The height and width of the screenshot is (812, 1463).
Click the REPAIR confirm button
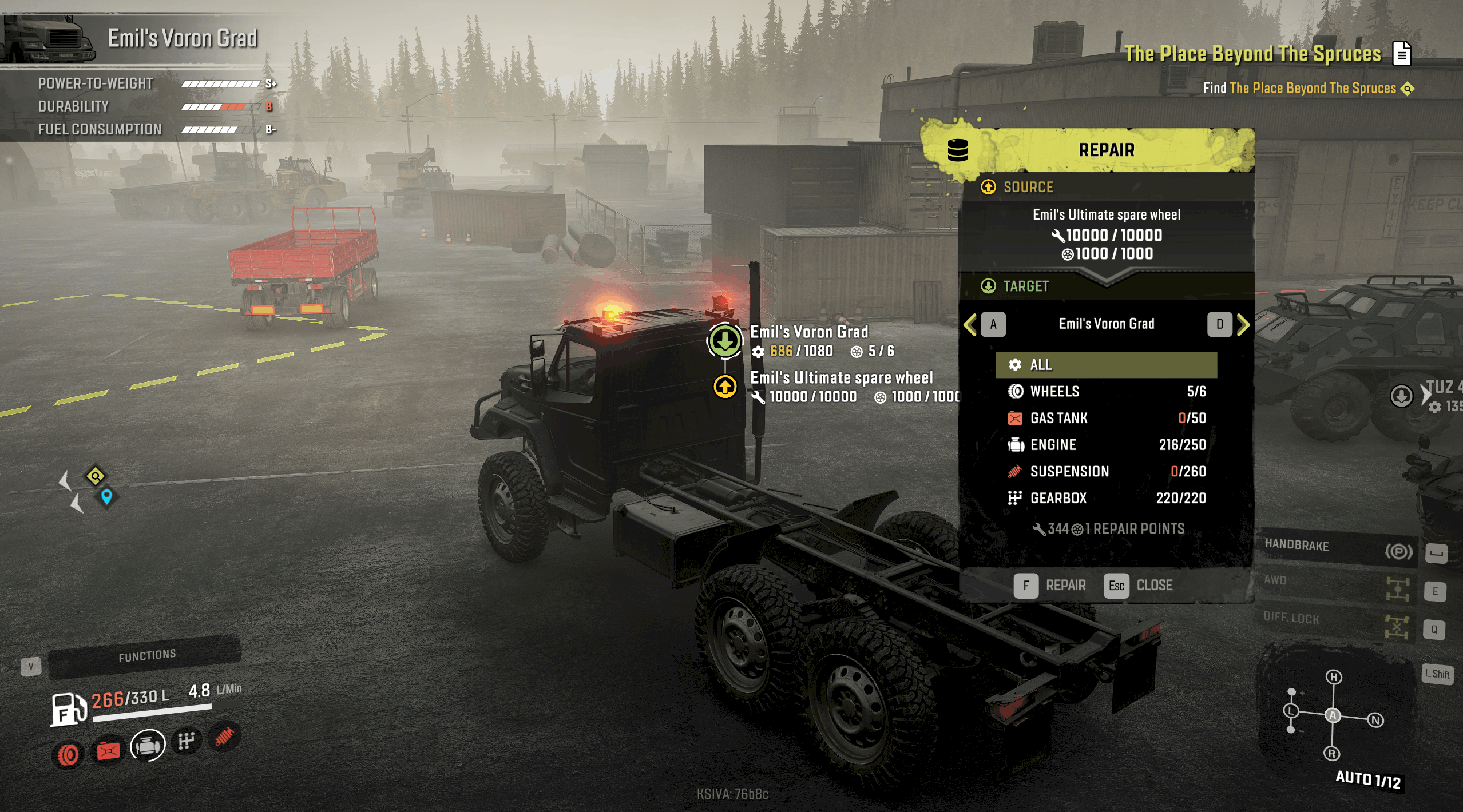[x=1050, y=586]
